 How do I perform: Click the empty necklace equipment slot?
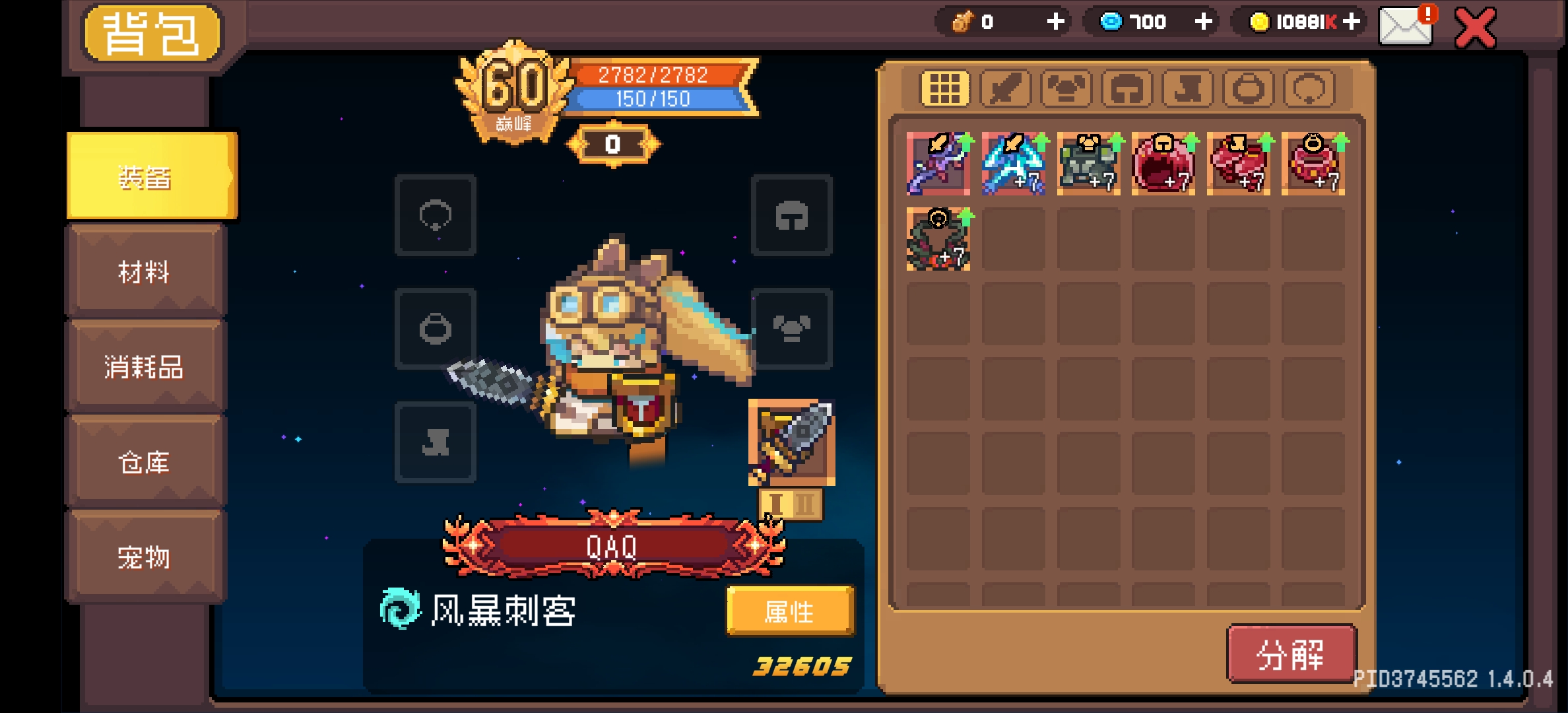click(x=436, y=216)
